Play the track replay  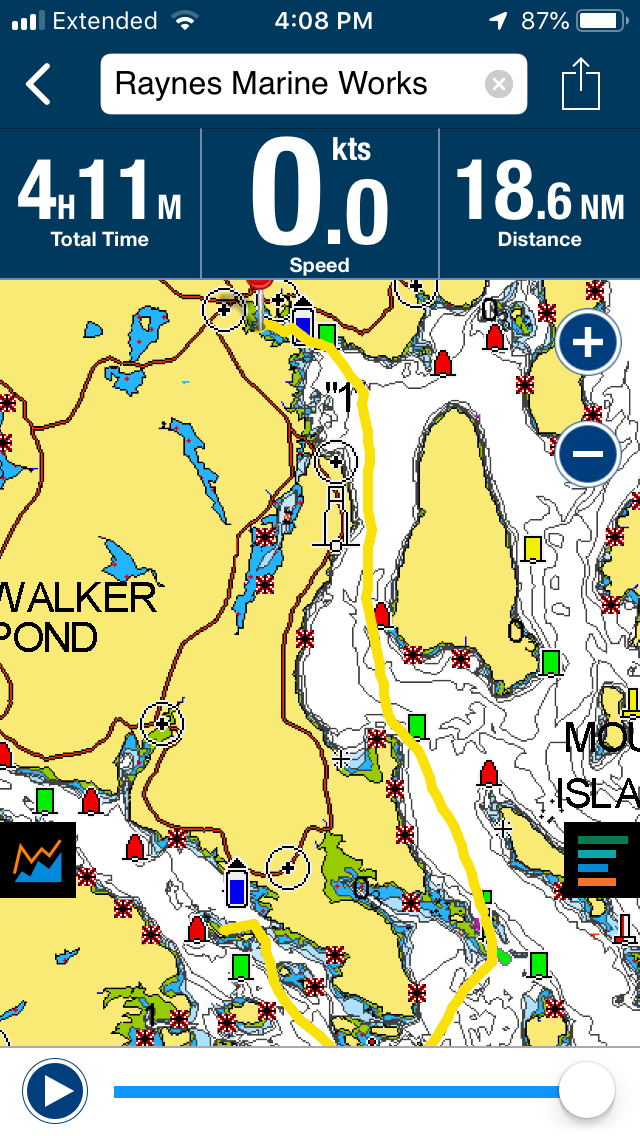55,1091
